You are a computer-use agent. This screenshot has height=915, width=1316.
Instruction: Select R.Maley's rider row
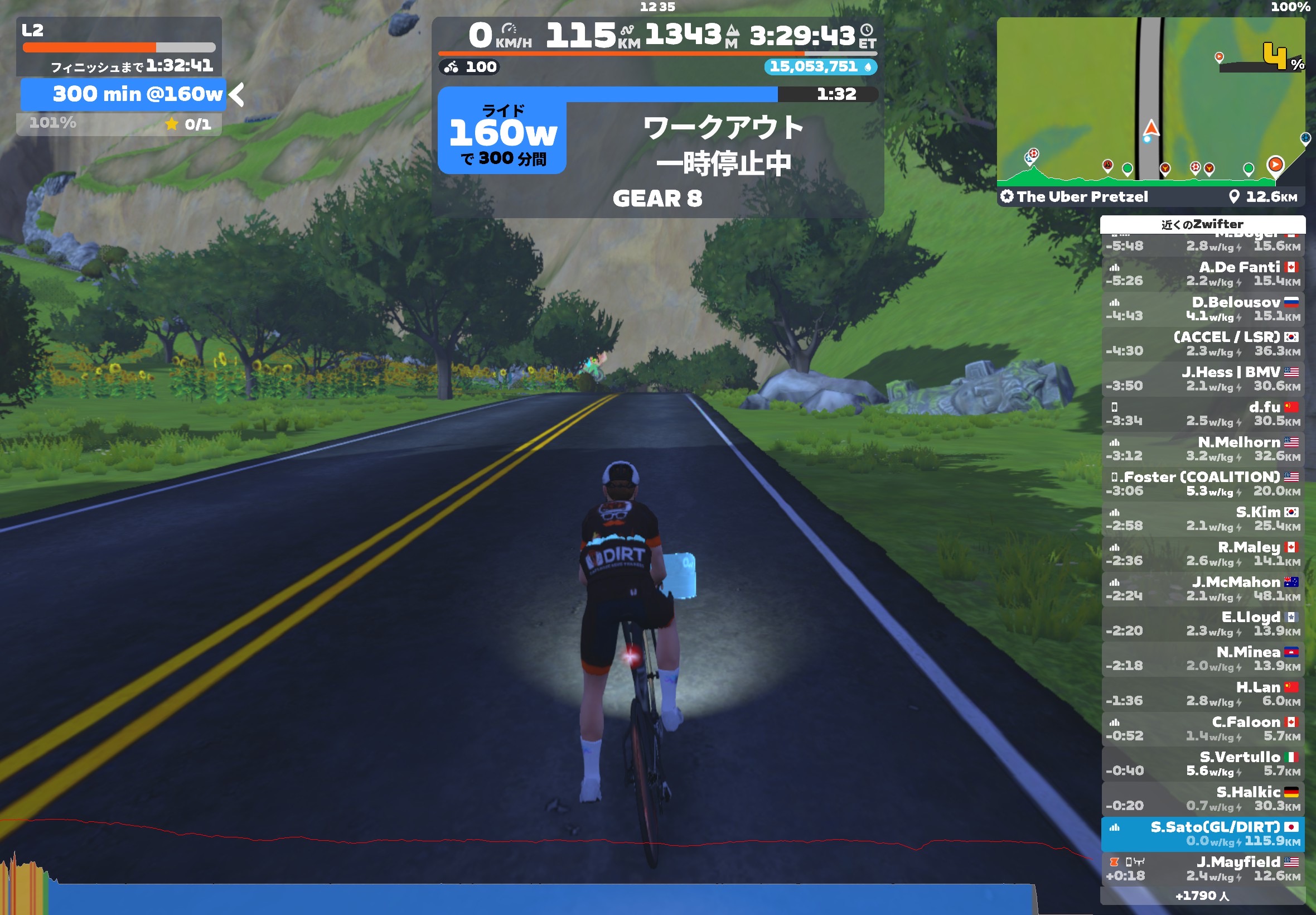coord(1202,554)
